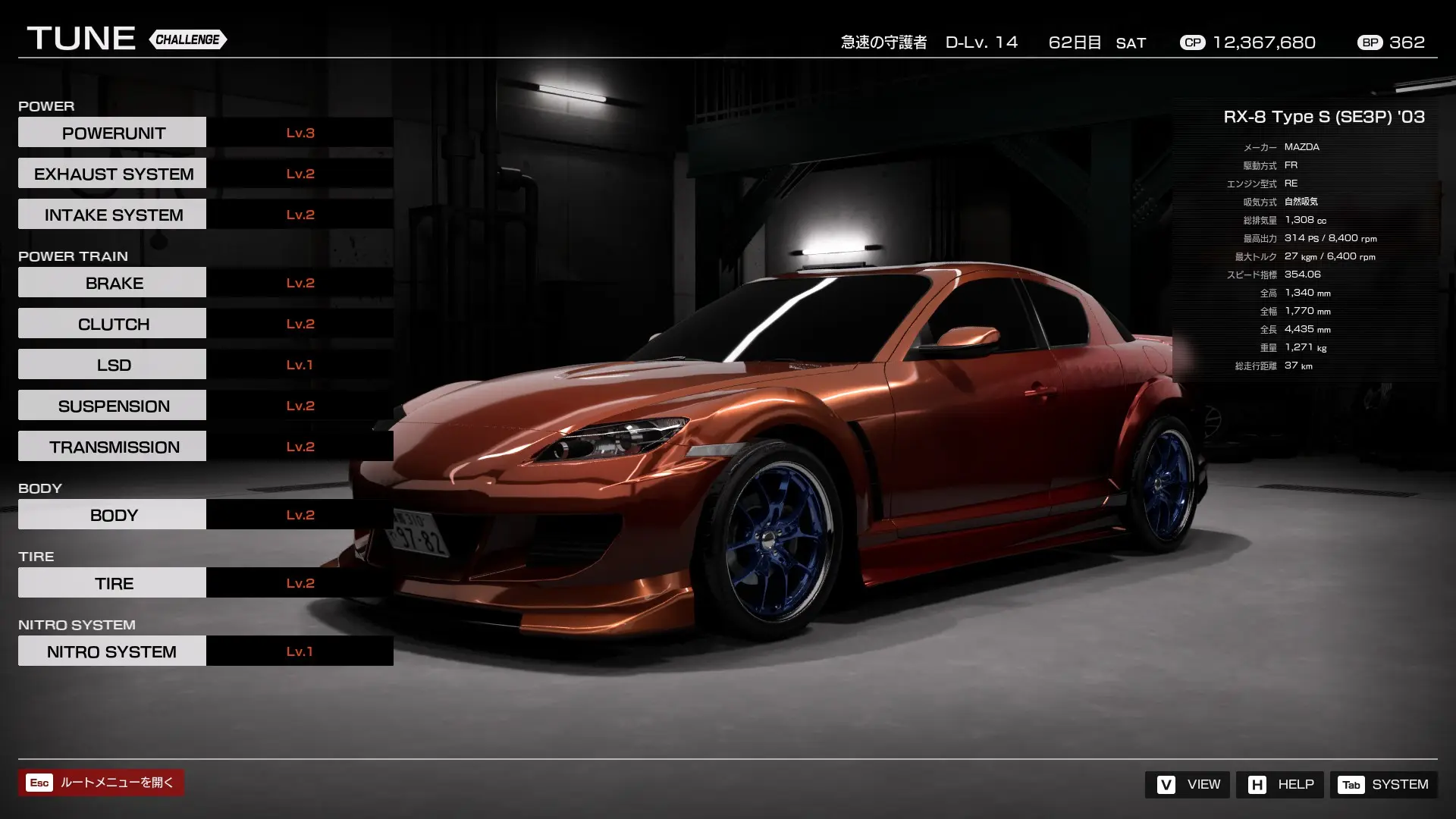Open the NITRO SYSTEM tuning category
Image resolution: width=1456 pixels, height=819 pixels.
(x=111, y=651)
